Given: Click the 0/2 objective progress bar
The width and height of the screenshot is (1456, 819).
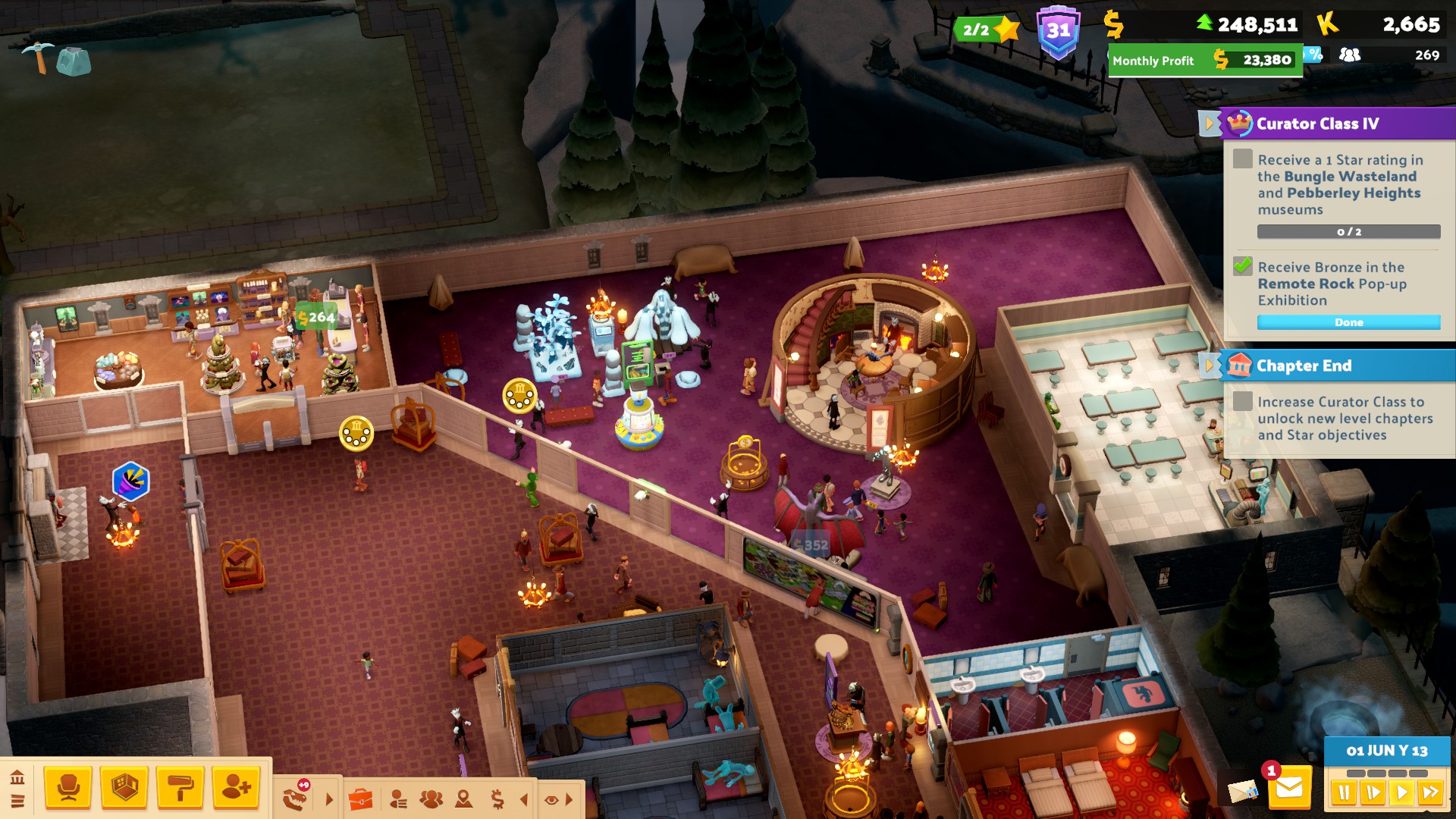Looking at the screenshot, I should tap(1349, 231).
